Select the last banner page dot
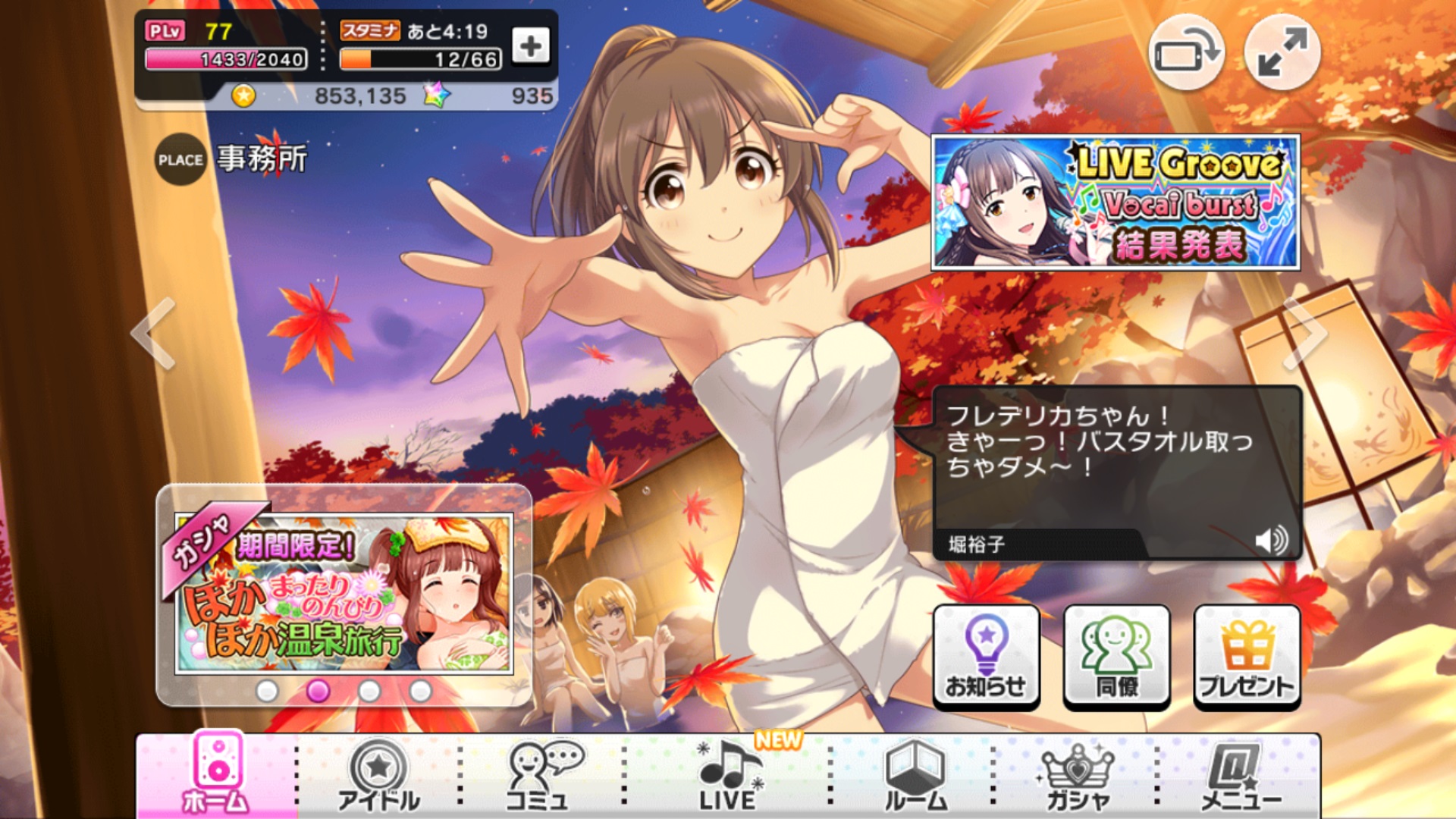Image resolution: width=1456 pixels, height=819 pixels. [x=420, y=691]
